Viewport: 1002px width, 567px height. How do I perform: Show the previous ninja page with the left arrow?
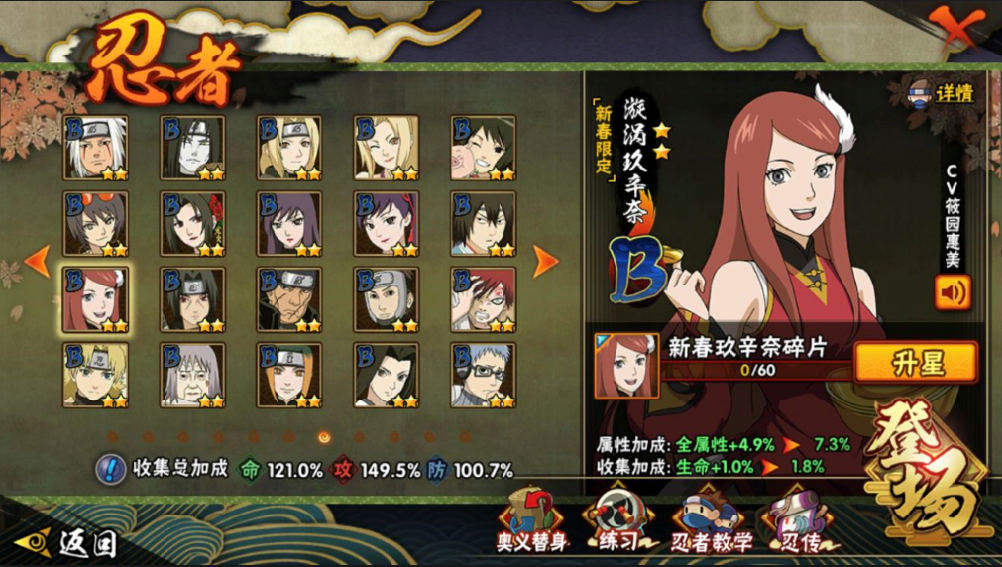coord(37,261)
